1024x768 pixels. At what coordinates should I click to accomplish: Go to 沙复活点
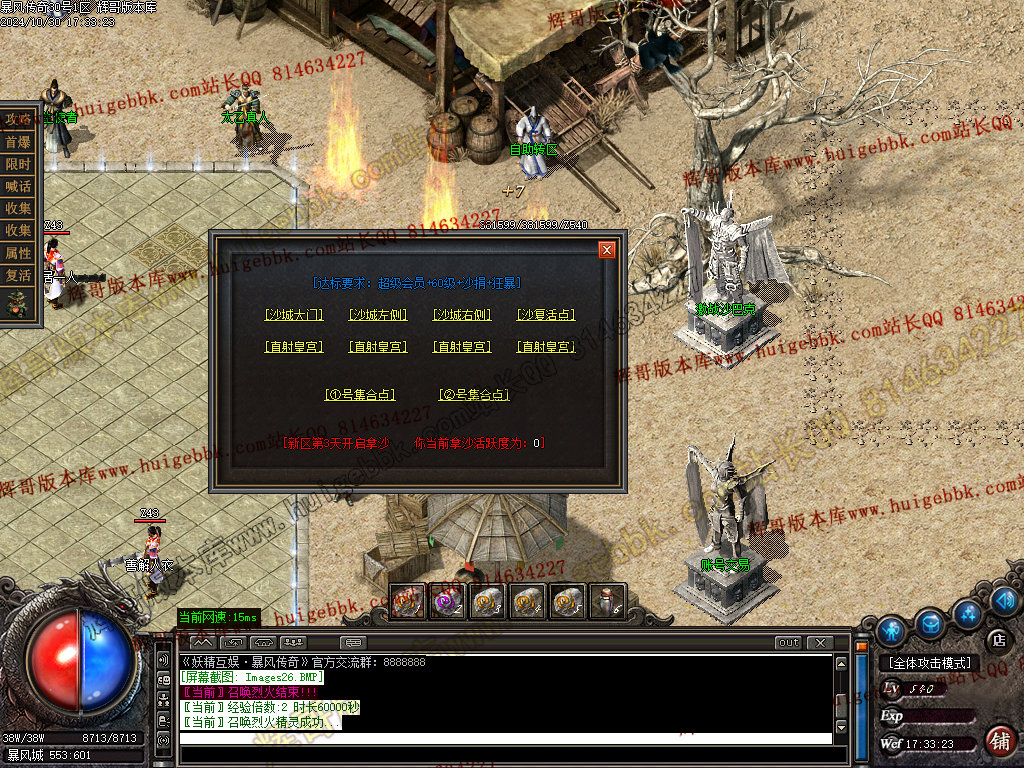(x=546, y=315)
